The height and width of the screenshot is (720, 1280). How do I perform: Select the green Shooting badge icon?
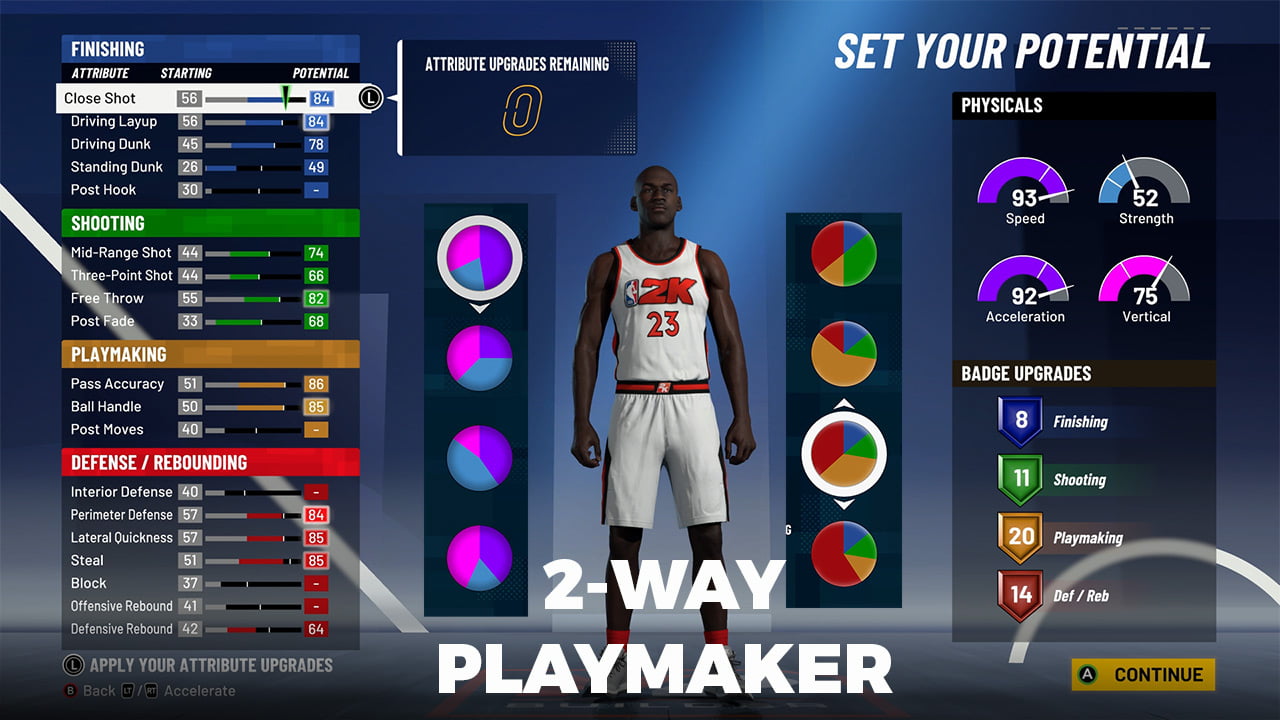point(1019,479)
